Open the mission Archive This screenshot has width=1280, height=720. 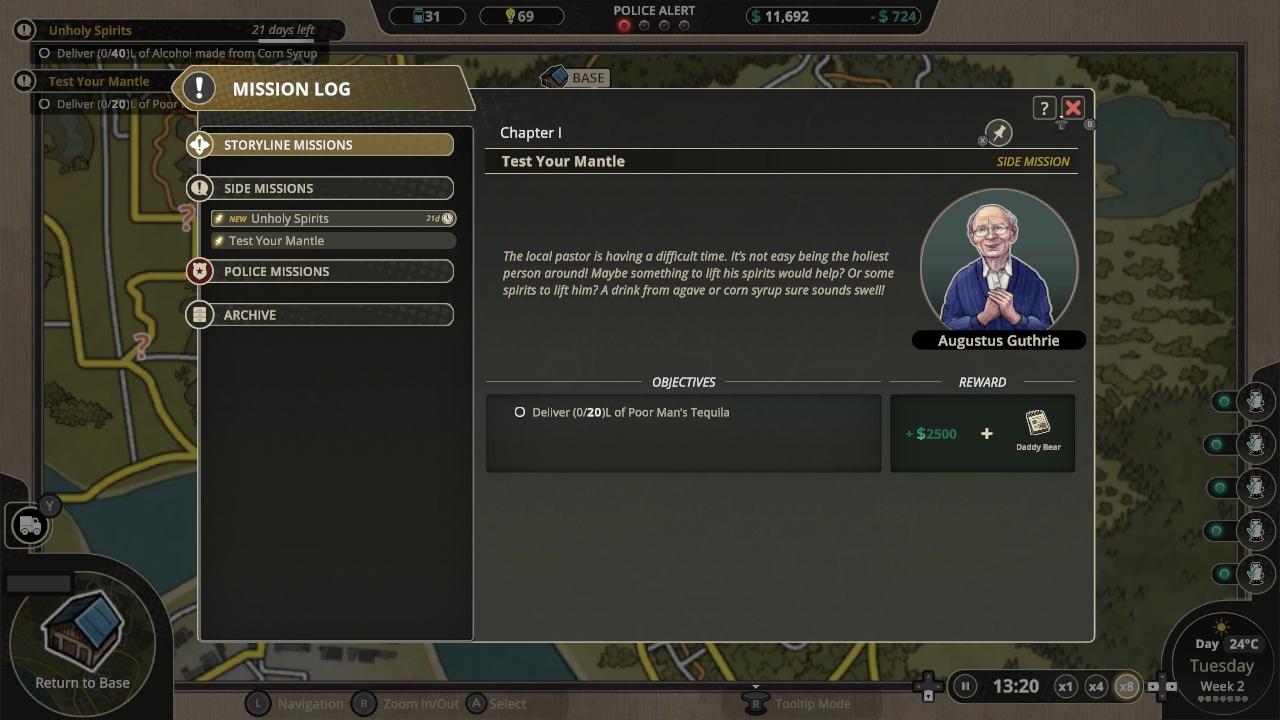(320, 315)
